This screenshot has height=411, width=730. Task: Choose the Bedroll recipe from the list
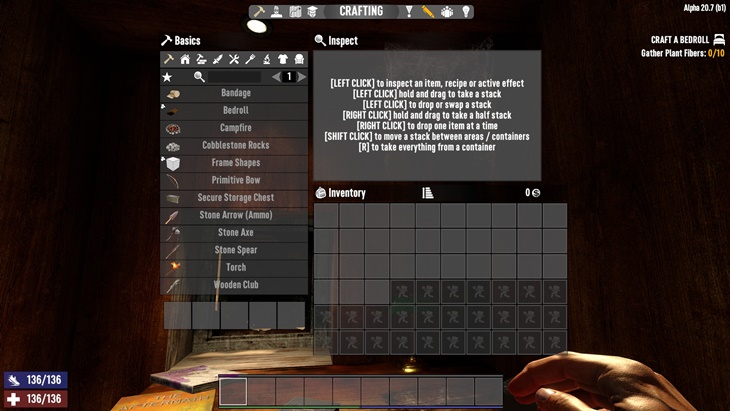(x=235, y=110)
